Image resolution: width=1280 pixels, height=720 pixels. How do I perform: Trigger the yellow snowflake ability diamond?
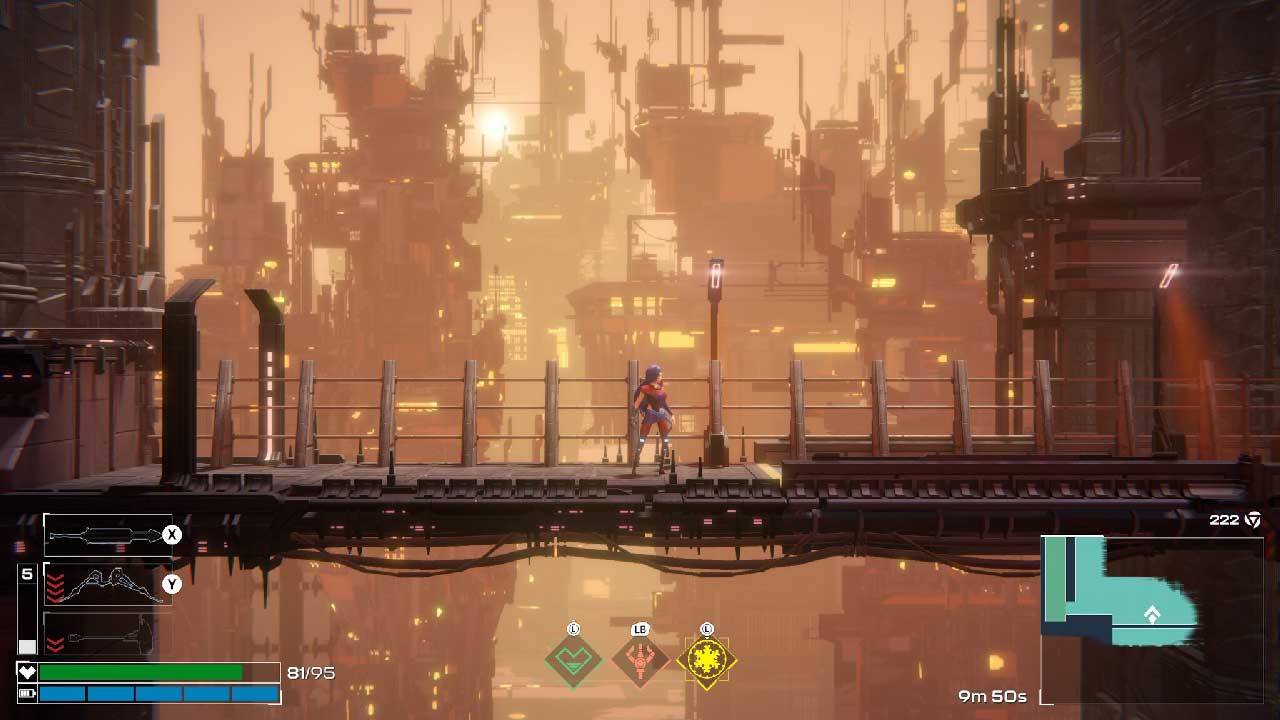point(707,660)
